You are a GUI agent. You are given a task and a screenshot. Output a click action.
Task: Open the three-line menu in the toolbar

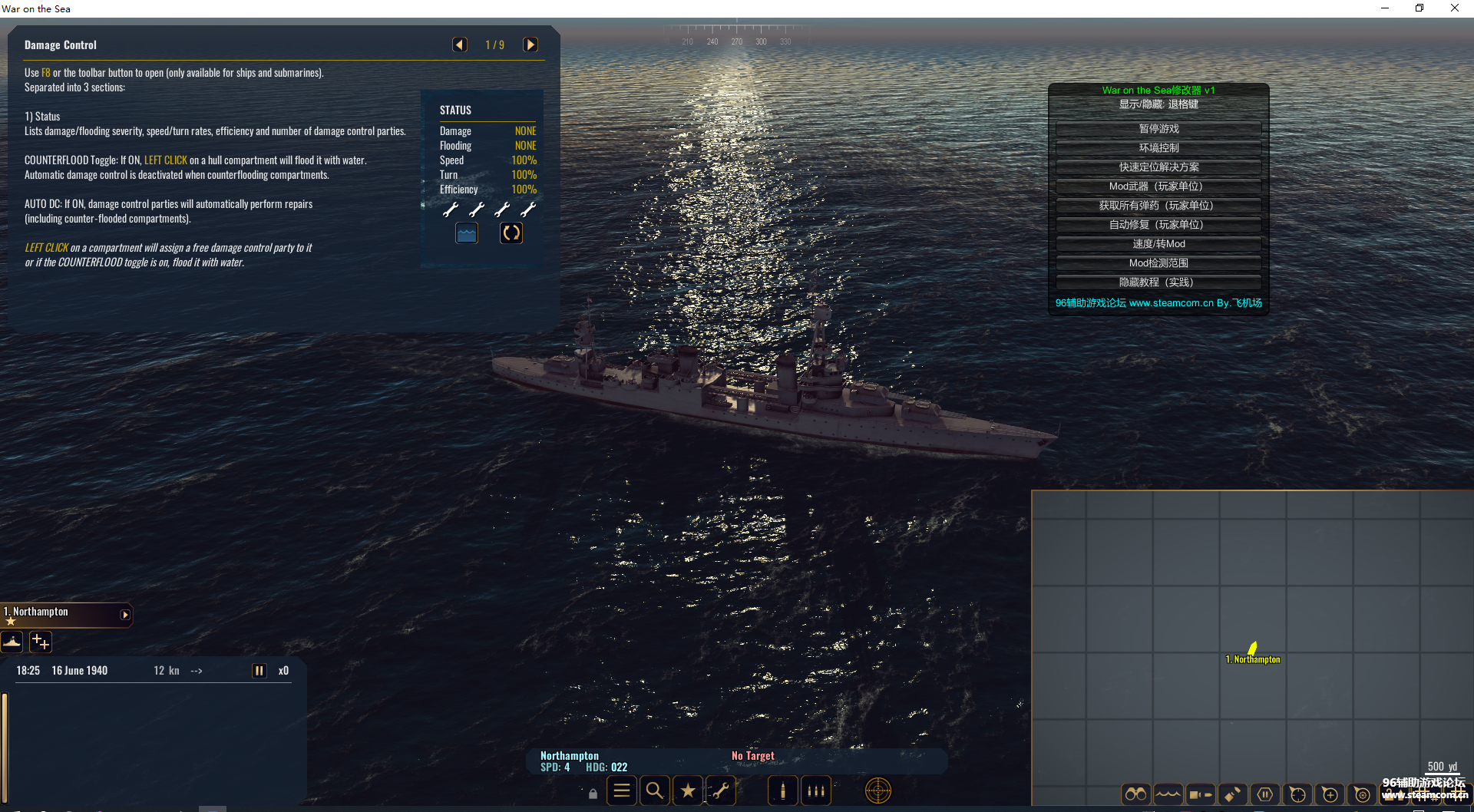(x=622, y=791)
